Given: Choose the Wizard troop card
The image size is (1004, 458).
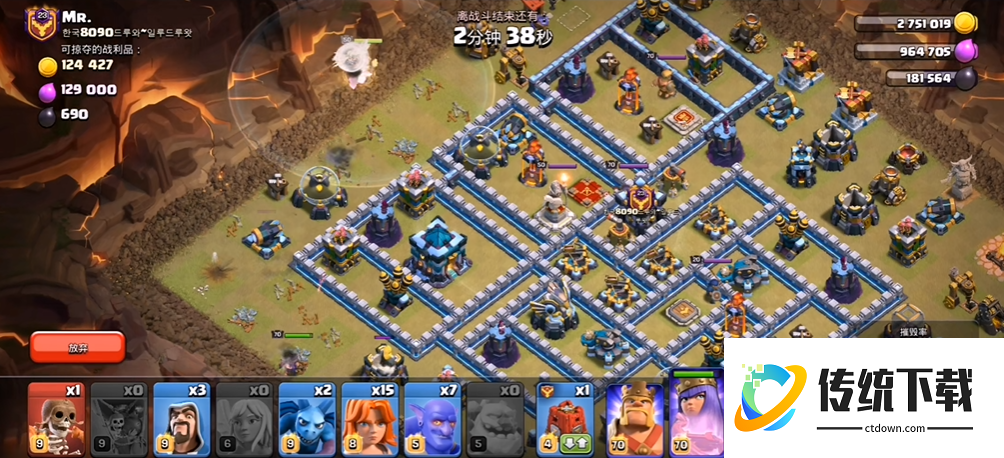Looking at the screenshot, I should coord(182,414).
